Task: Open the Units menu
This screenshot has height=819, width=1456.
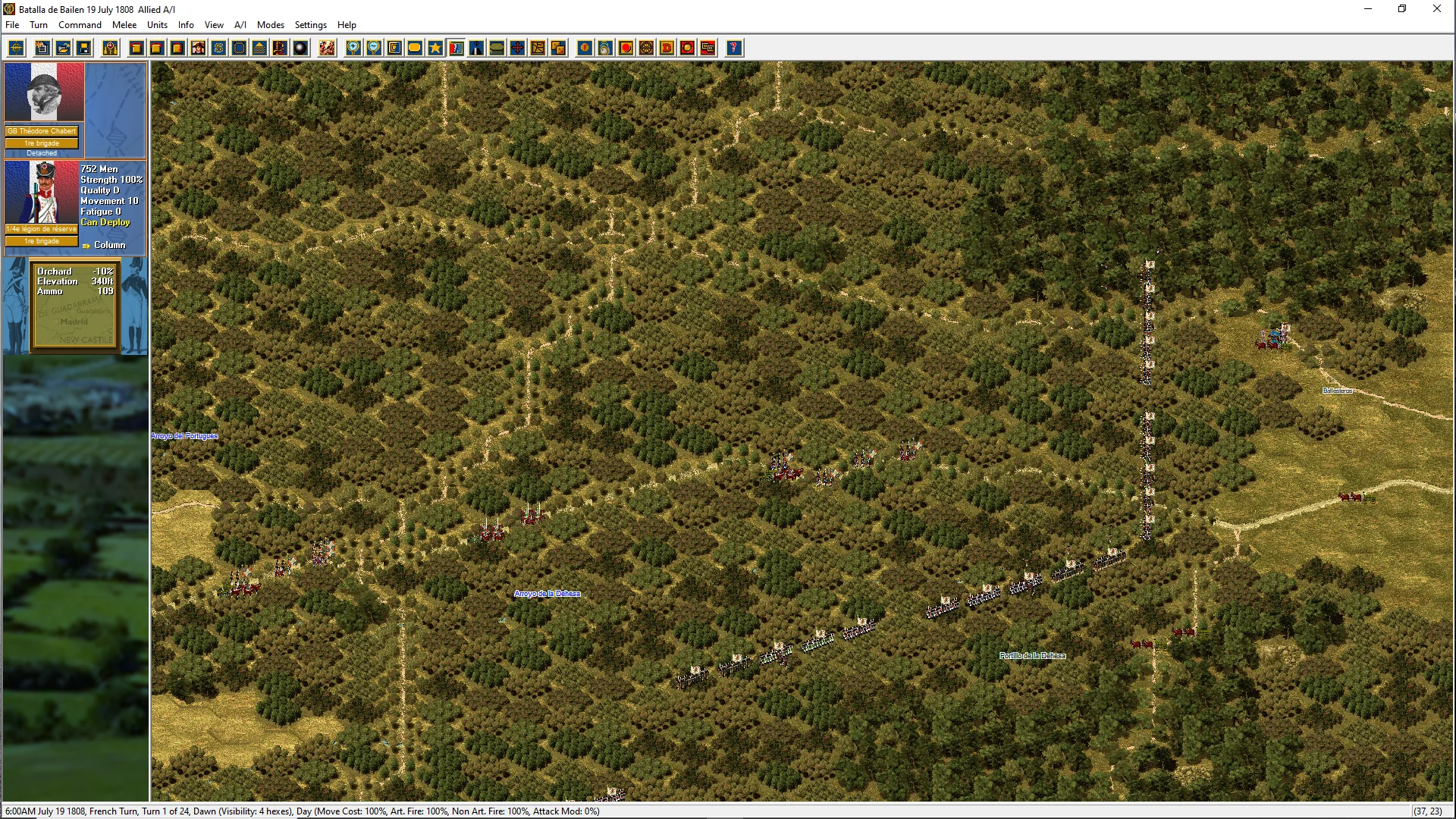Action: pos(157,25)
